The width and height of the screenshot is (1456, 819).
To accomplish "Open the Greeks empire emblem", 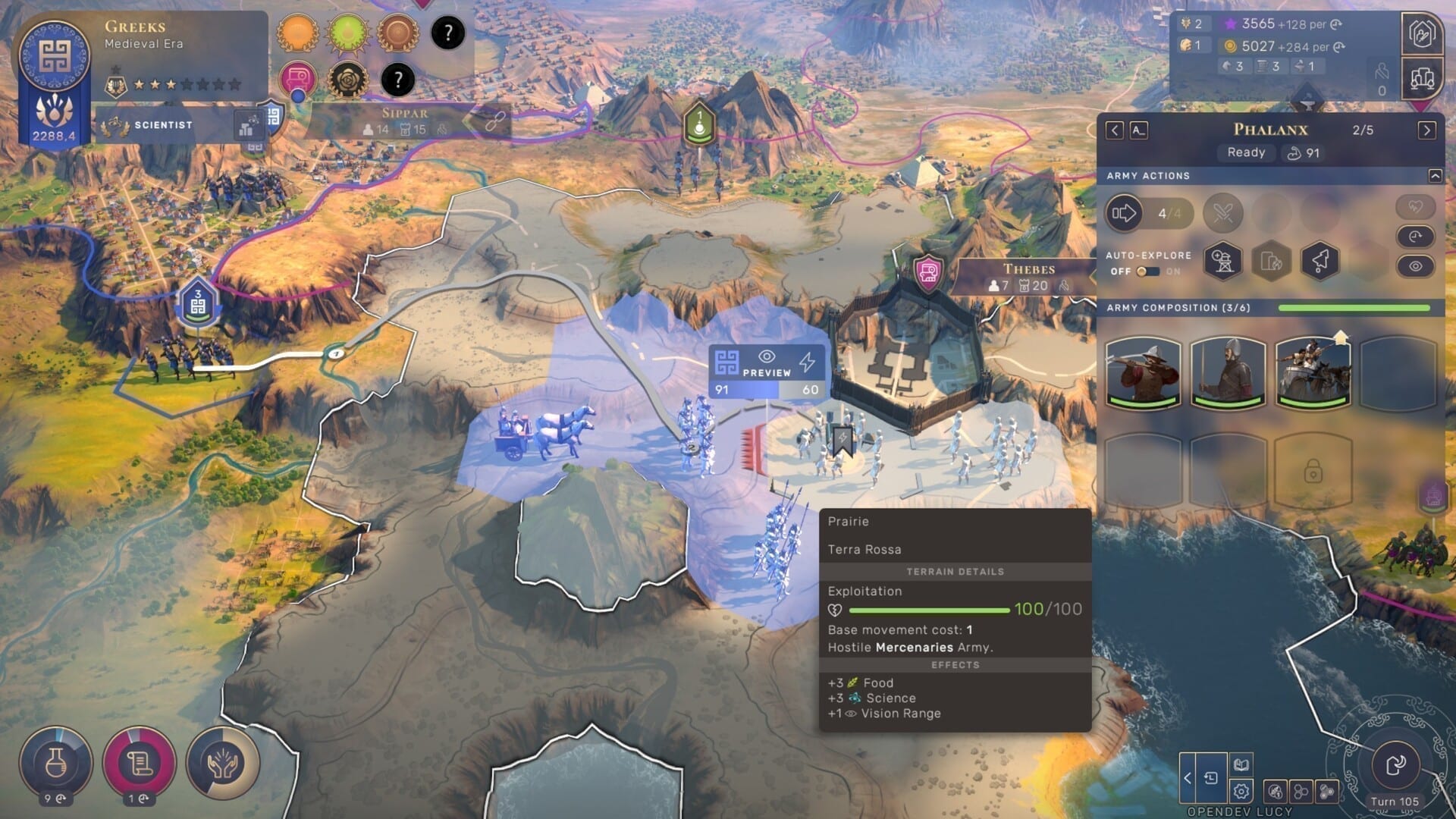I will (55, 55).
